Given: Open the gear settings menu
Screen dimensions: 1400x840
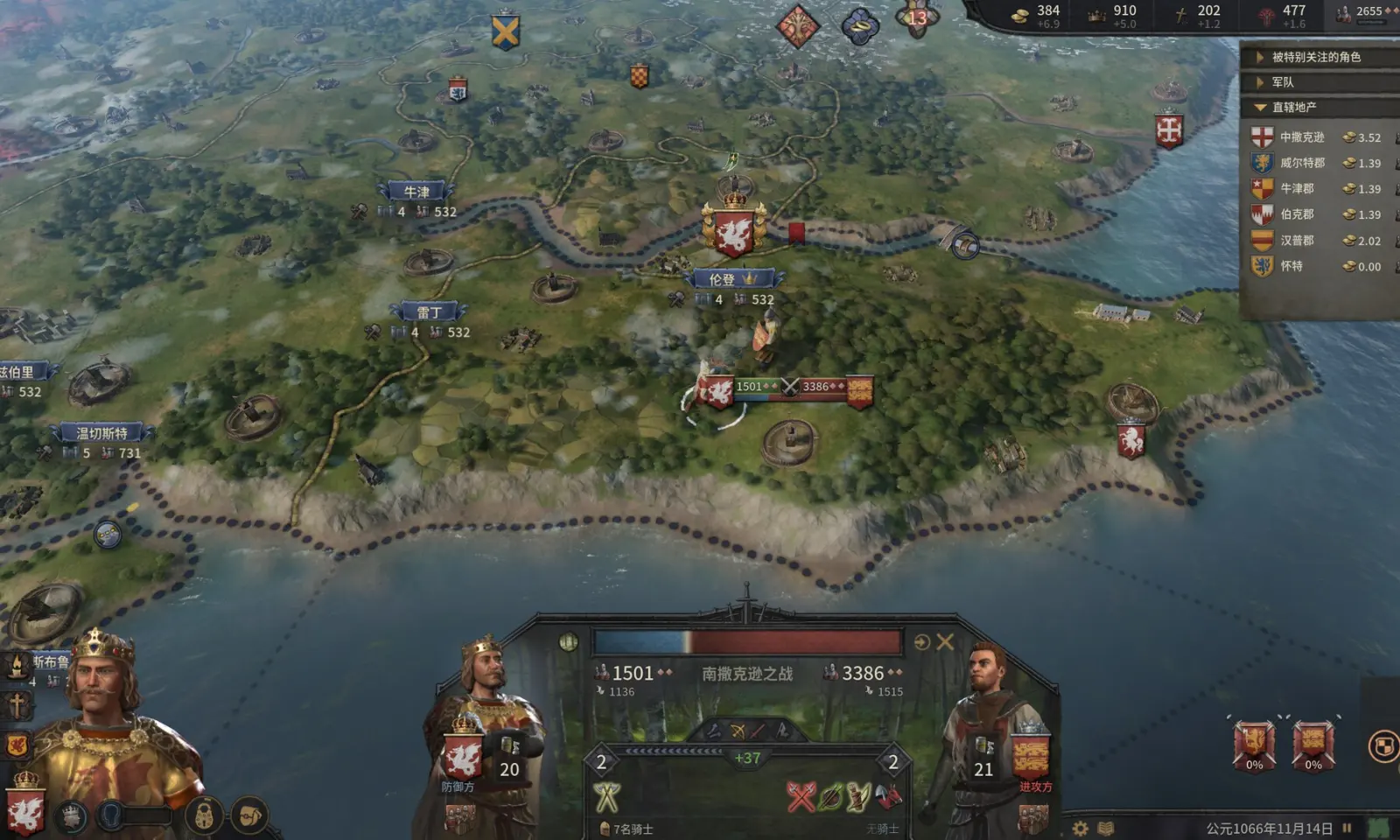Looking at the screenshot, I should tap(1081, 828).
